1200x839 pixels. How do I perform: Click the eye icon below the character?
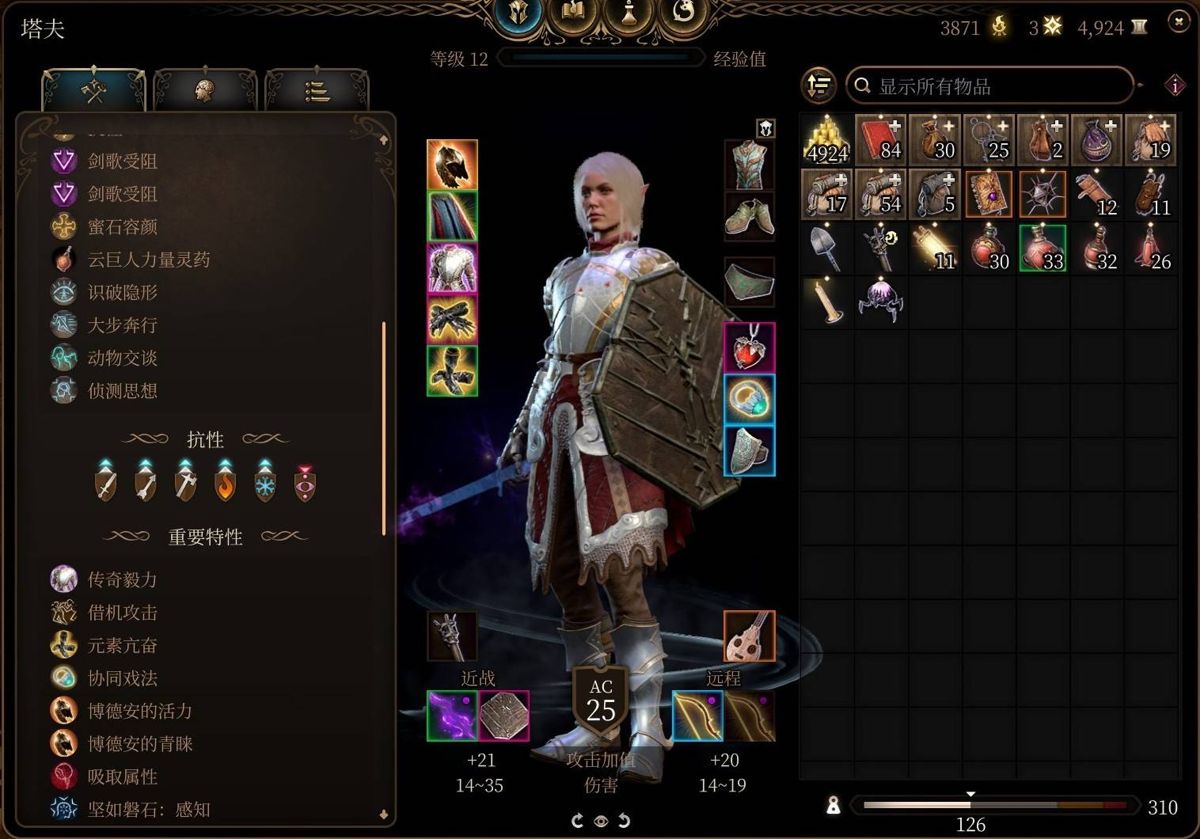pos(601,821)
